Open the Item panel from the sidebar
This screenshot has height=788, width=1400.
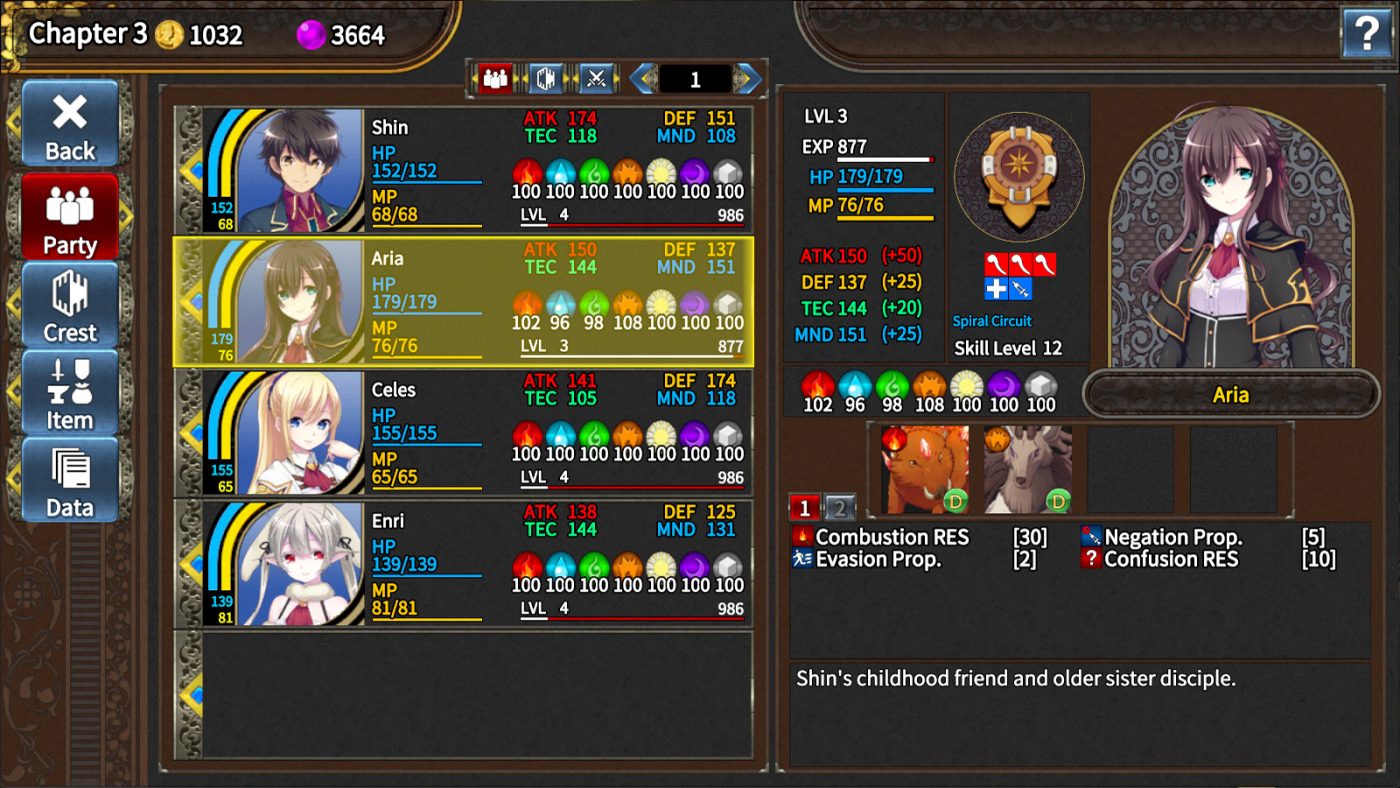tap(68, 393)
